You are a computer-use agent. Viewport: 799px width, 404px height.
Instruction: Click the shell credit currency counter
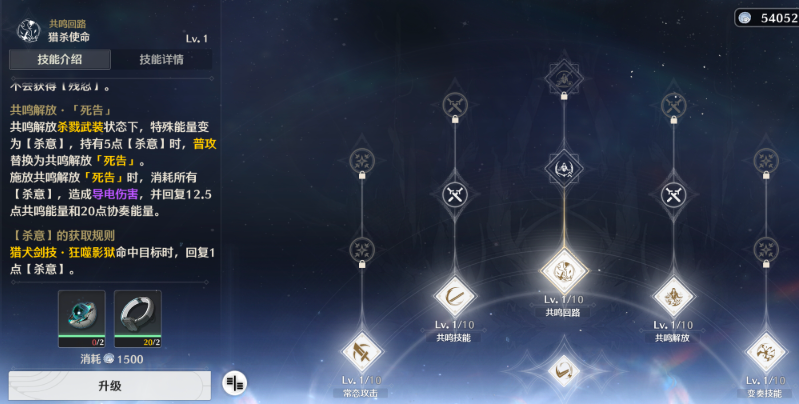pos(766,17)
